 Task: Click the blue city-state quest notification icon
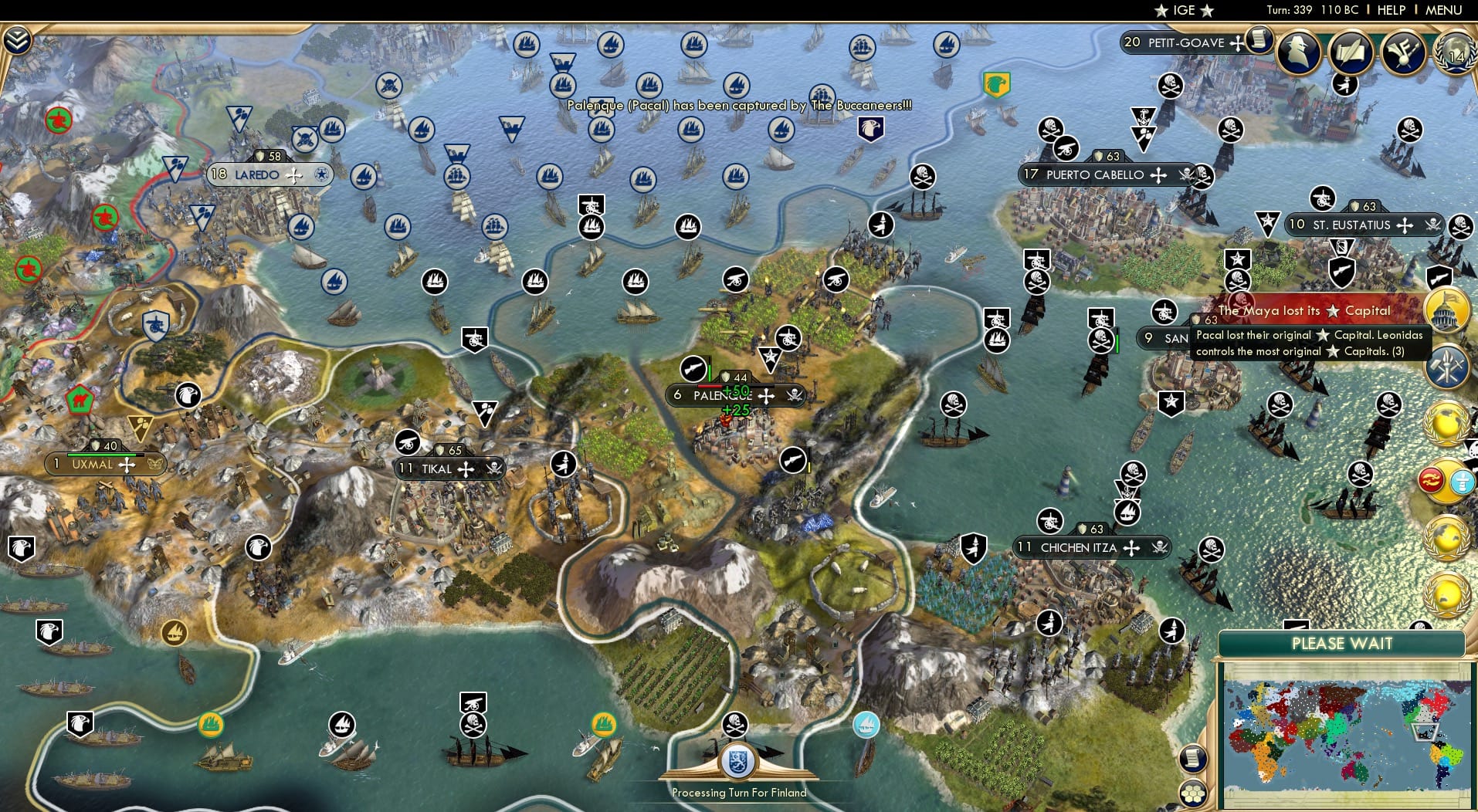[x=1461, y=481]
